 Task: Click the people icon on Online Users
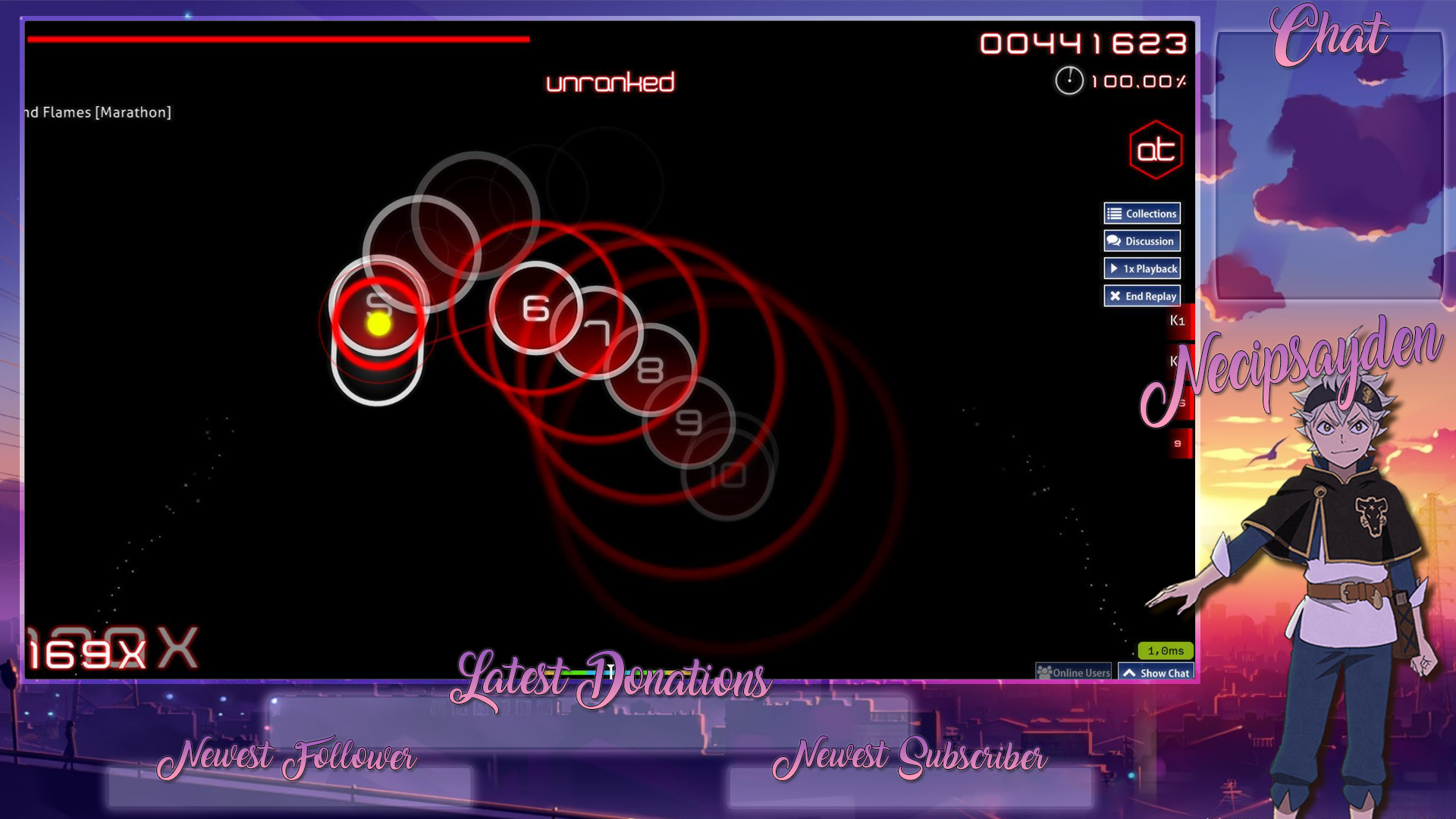pyautogui.click(x=1046, y=673)
